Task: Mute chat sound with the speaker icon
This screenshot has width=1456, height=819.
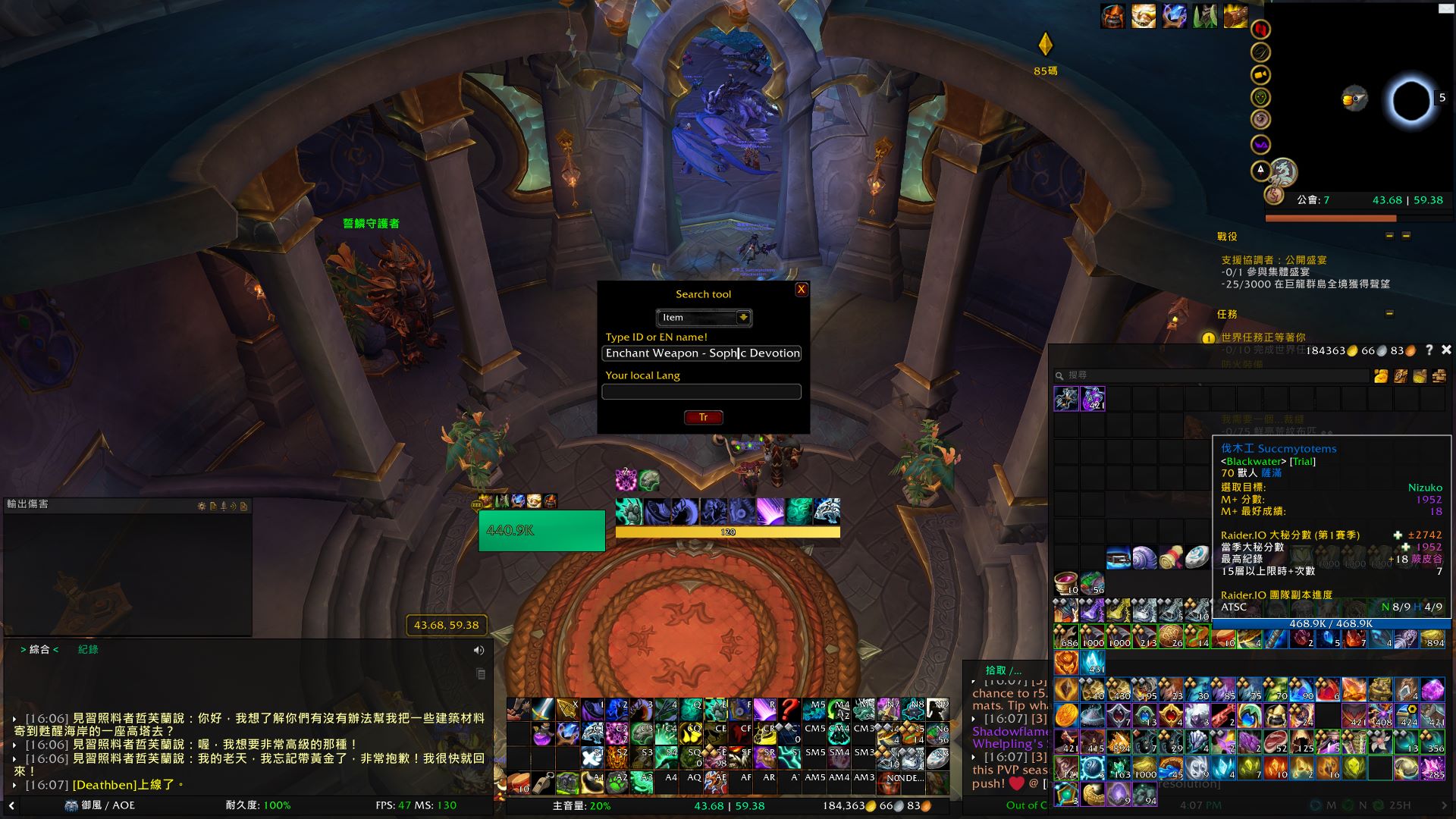Action: pos(479,650)
